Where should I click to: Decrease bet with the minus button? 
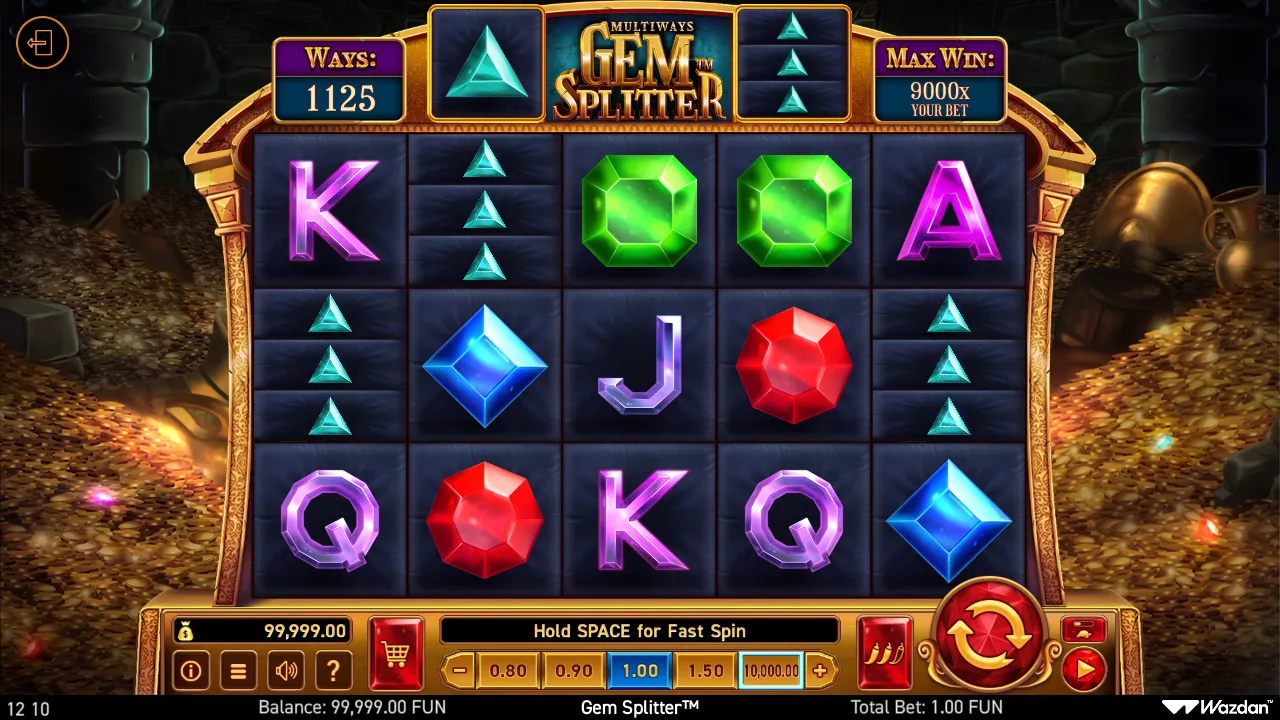tap(460, 671)
